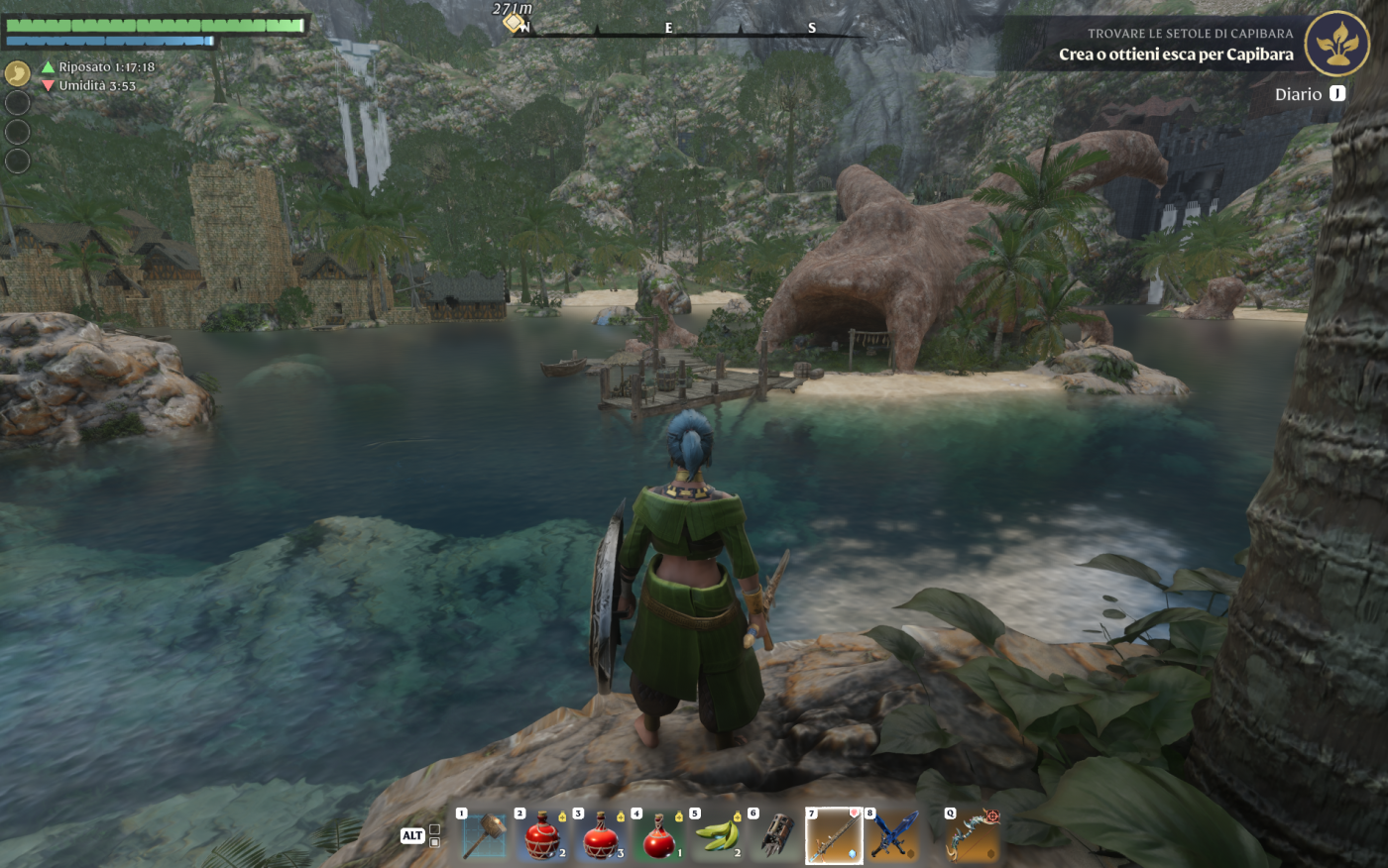This screenshot has width=1388, height=868.
Task: Equip the blue sword hotbar slot
Action: tap(892, 836)
